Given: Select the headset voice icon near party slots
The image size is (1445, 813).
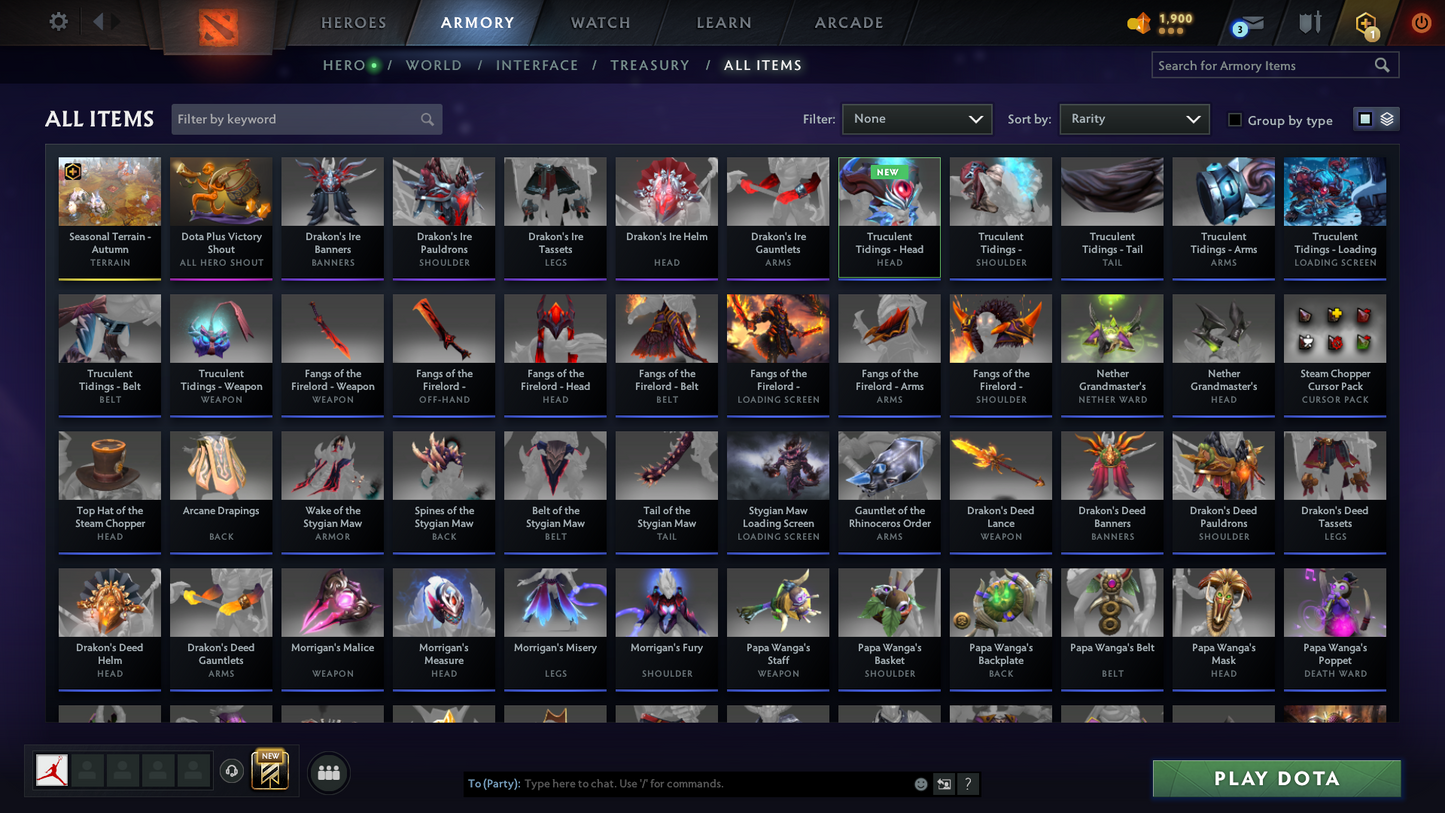Looking at the screenshot, I should tap(230, 770).
